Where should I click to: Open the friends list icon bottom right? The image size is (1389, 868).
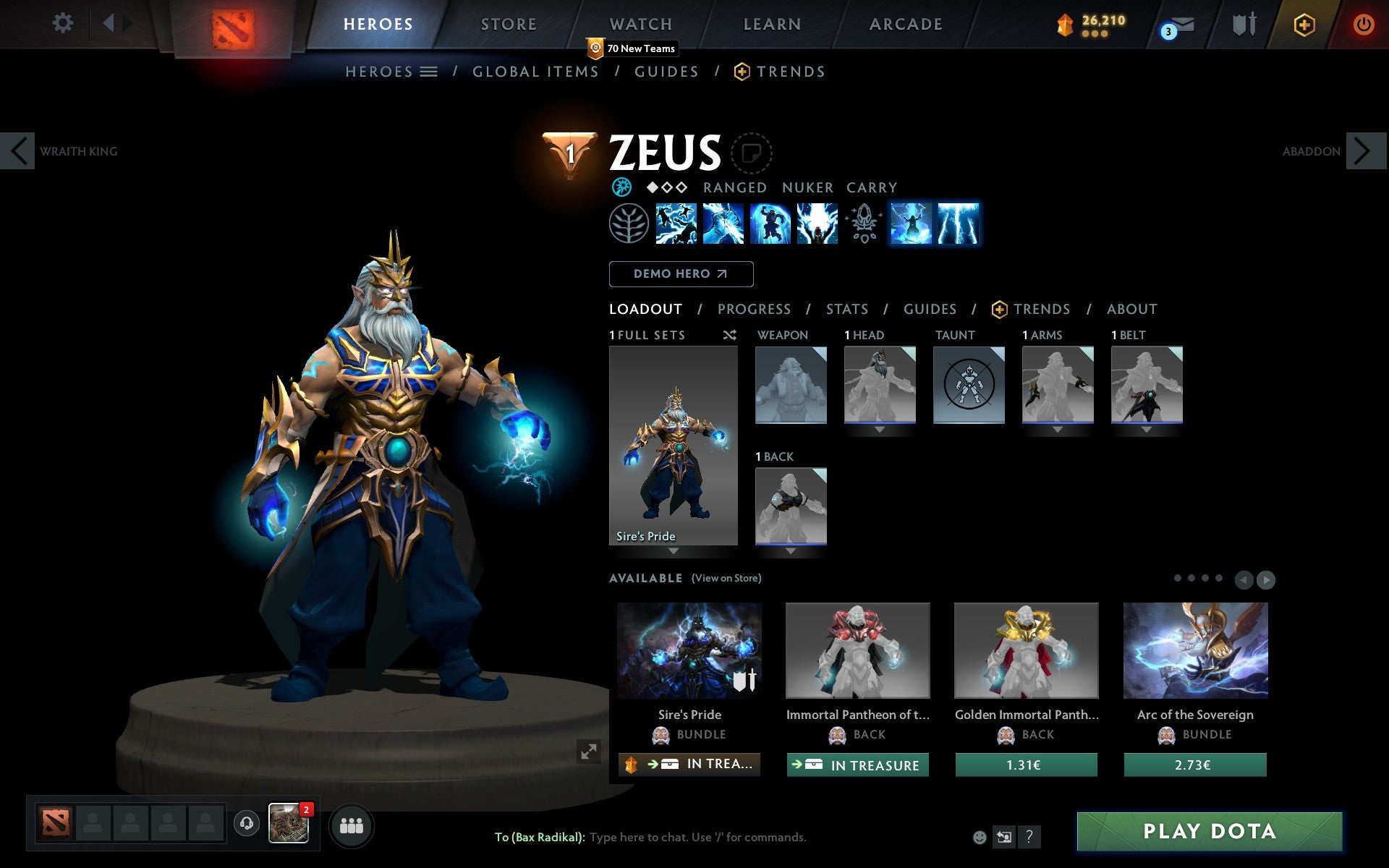tap(352, 824)
